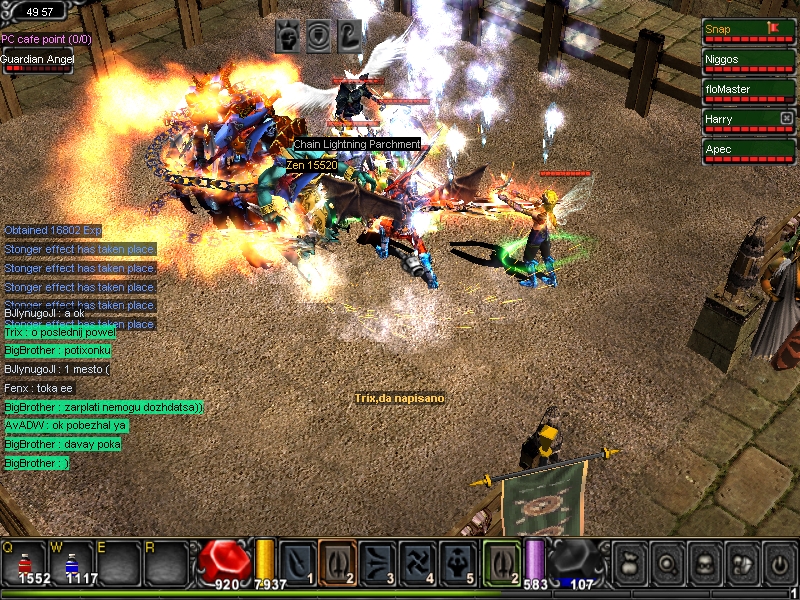Image resolution: width=800 pixels, height=600 pixels.
Task: Open the skull icon menu button
Action: [x=704, y=564]
